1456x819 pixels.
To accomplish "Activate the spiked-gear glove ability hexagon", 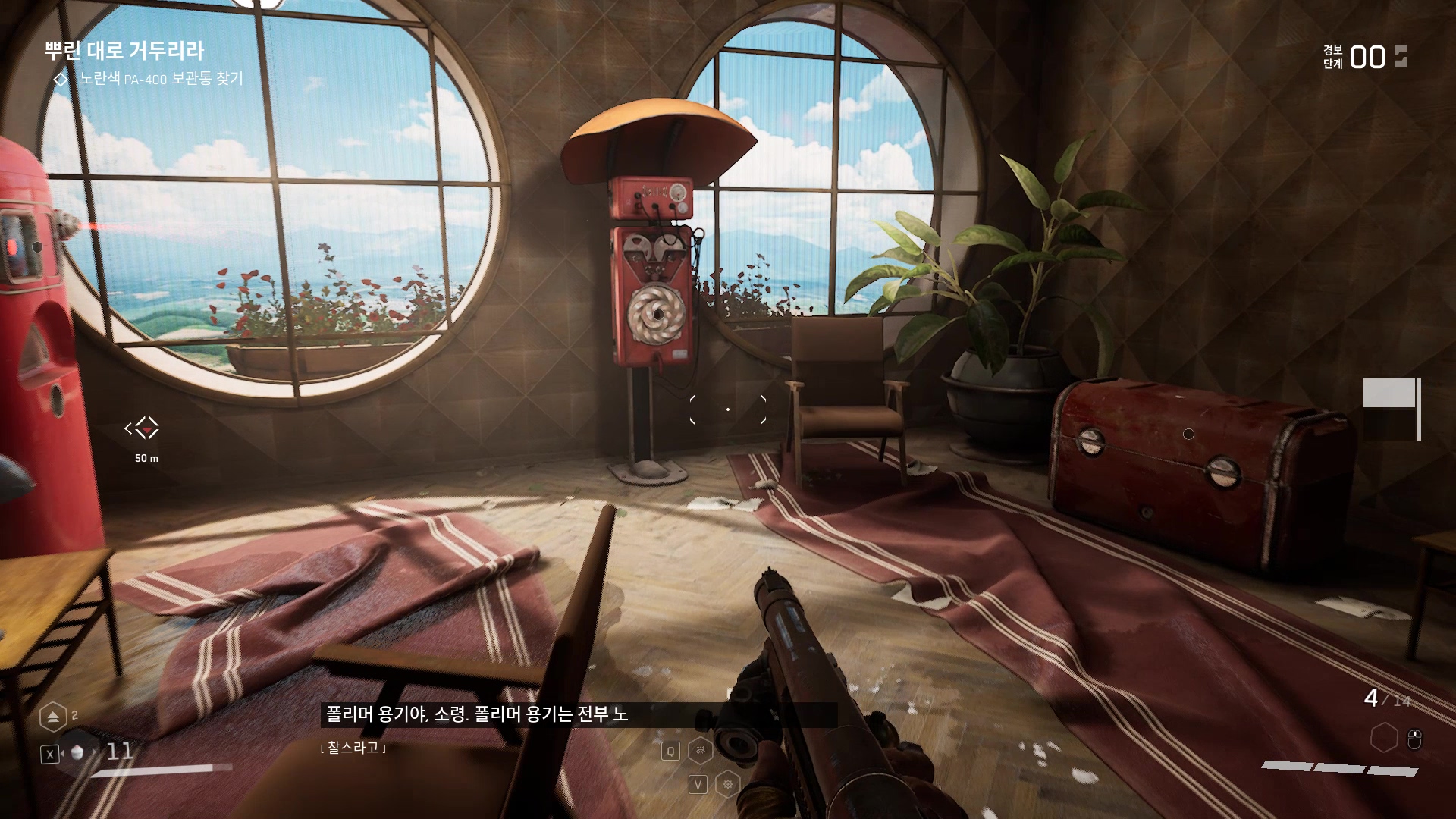I will pos(728,784).
